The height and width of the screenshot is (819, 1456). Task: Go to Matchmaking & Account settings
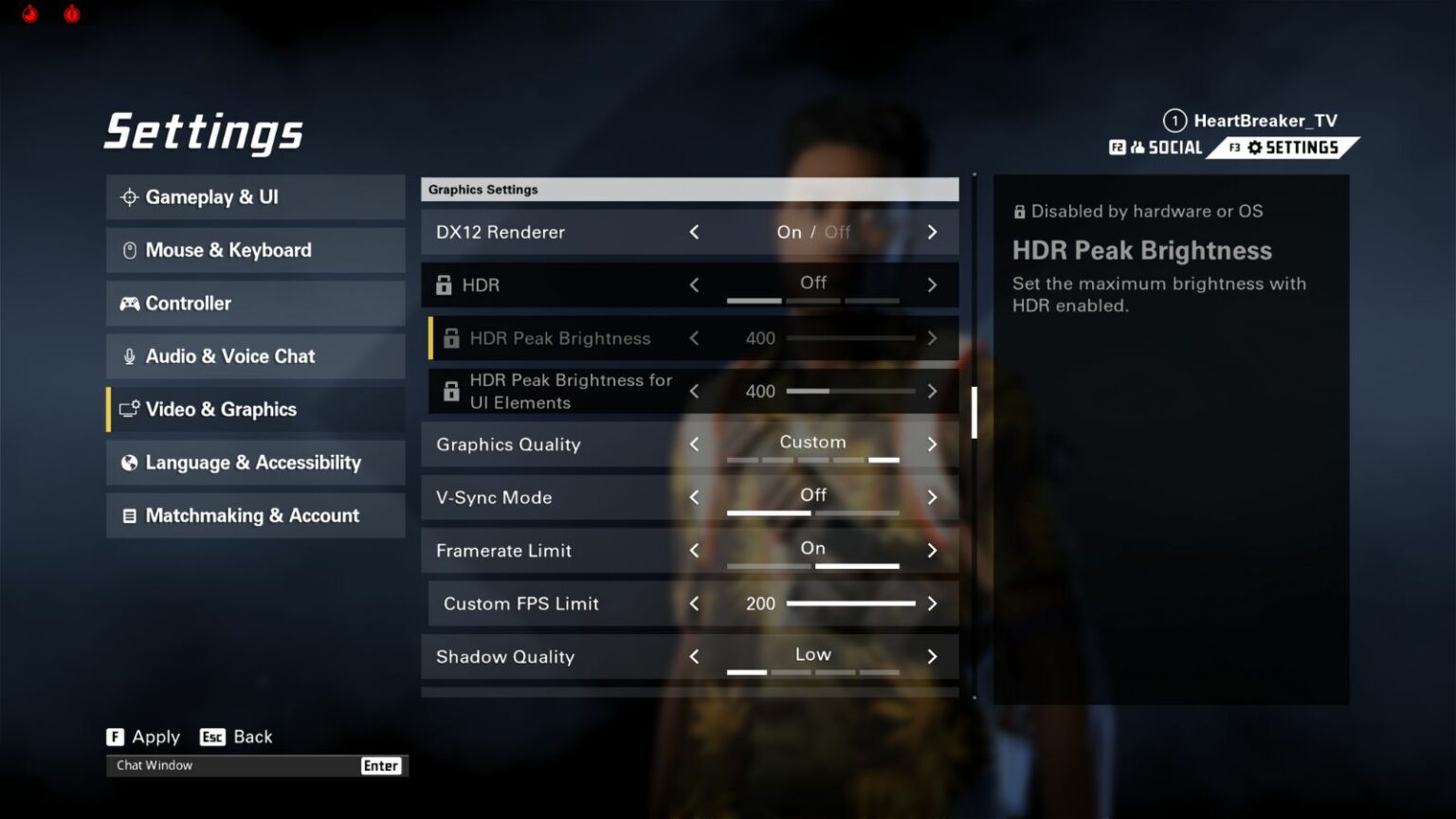pyautogui.click(x=255, y=516)
